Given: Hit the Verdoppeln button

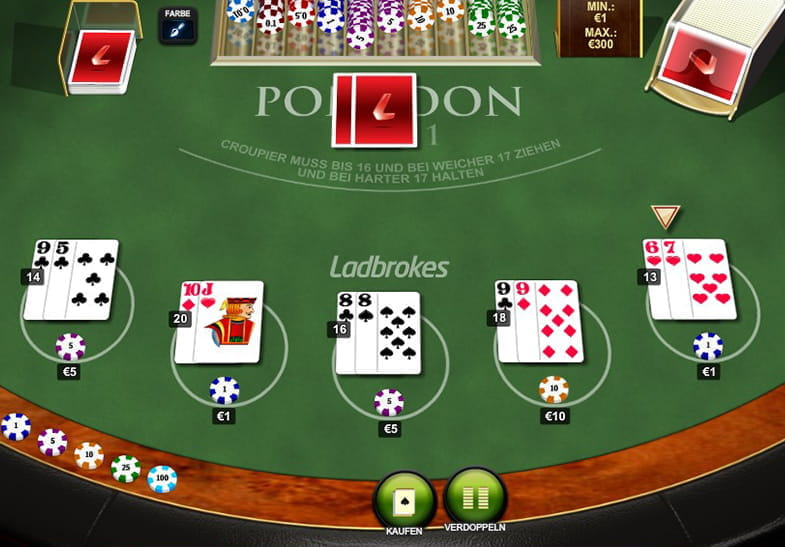Looking at the screenshot, I should [475, 495].
